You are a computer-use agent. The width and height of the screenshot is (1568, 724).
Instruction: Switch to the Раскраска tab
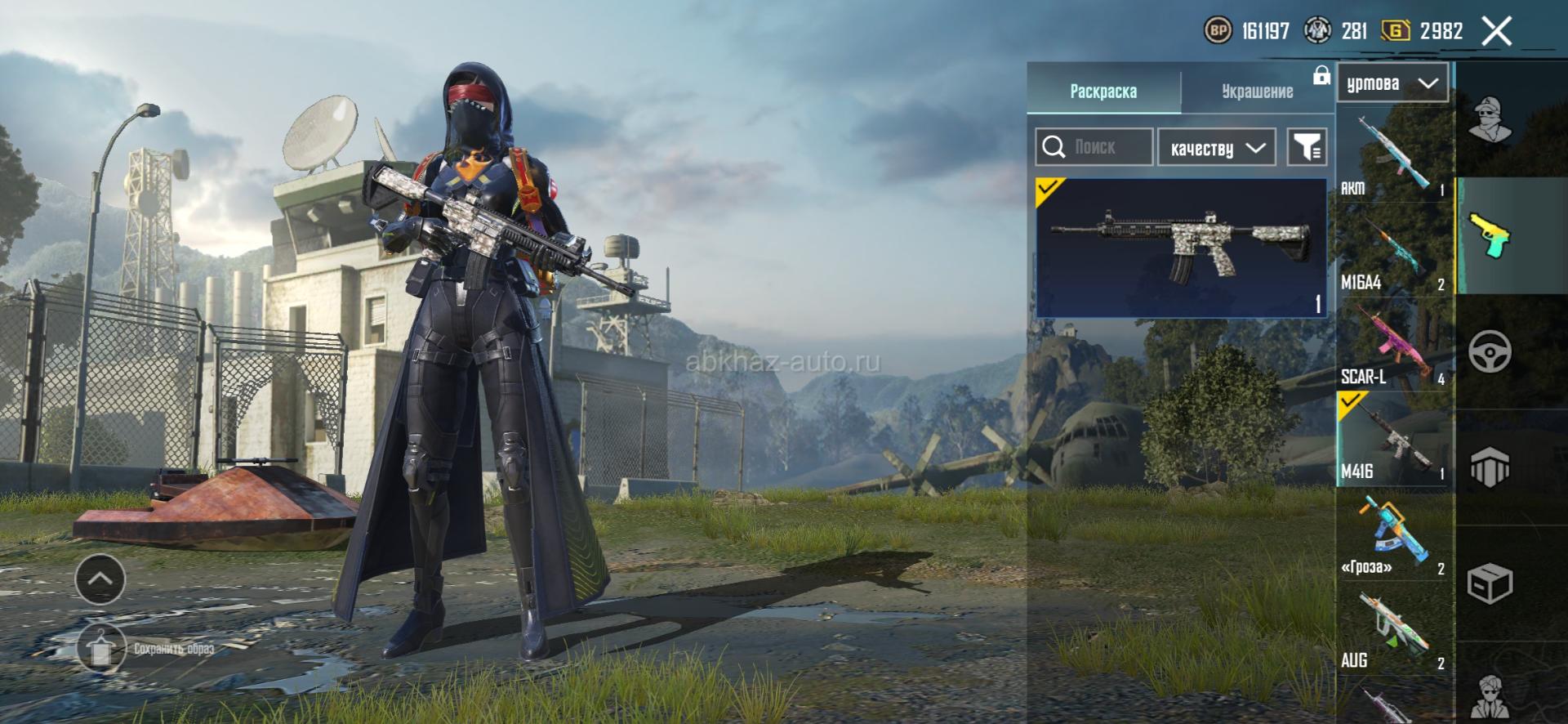point(1102,91)
